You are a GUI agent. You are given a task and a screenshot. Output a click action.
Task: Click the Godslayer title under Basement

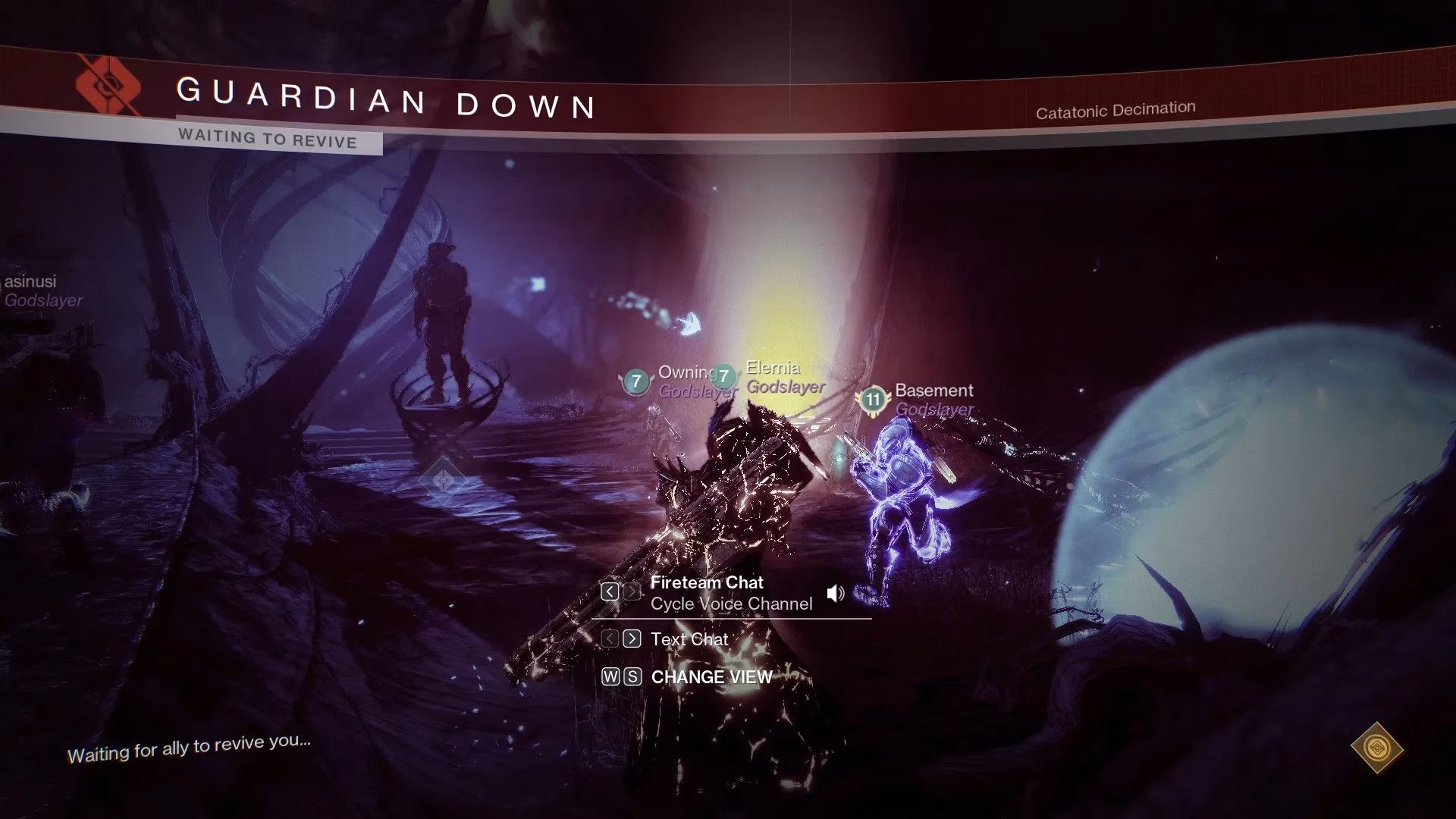[x=933, y=409]
